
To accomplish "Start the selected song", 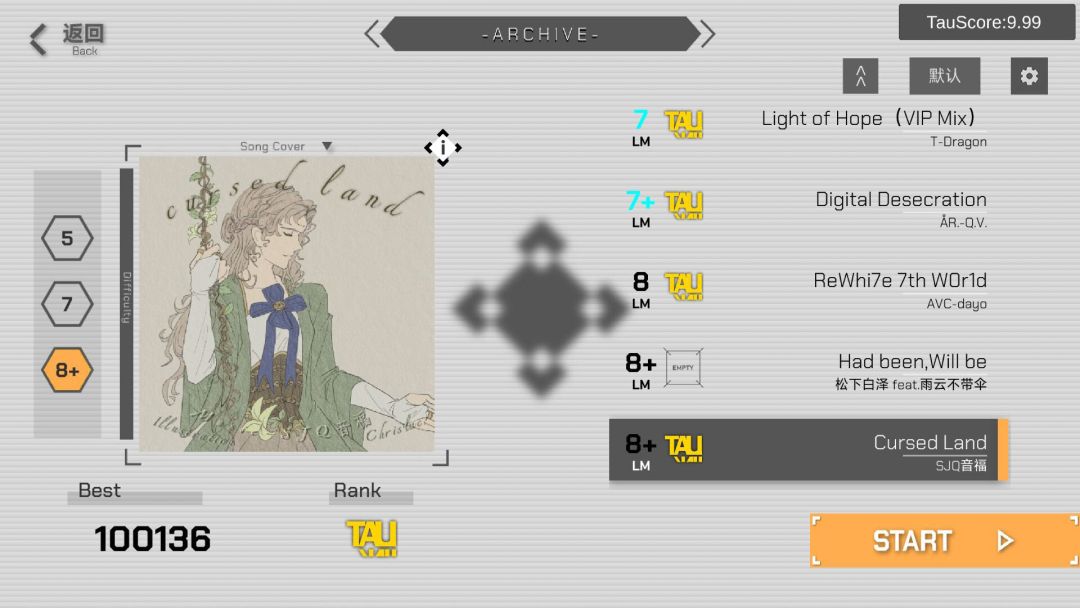I will coord(943,541).
